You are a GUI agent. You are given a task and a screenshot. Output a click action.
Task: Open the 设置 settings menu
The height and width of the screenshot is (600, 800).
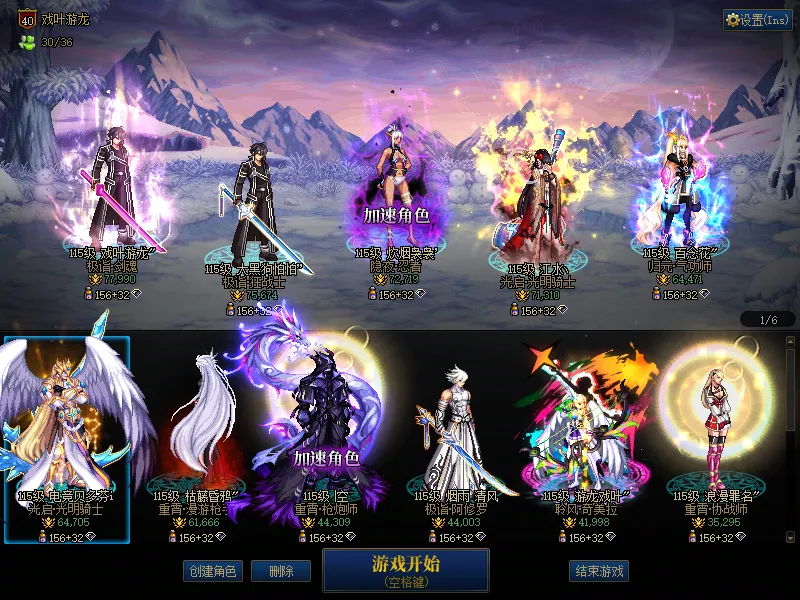757,20
